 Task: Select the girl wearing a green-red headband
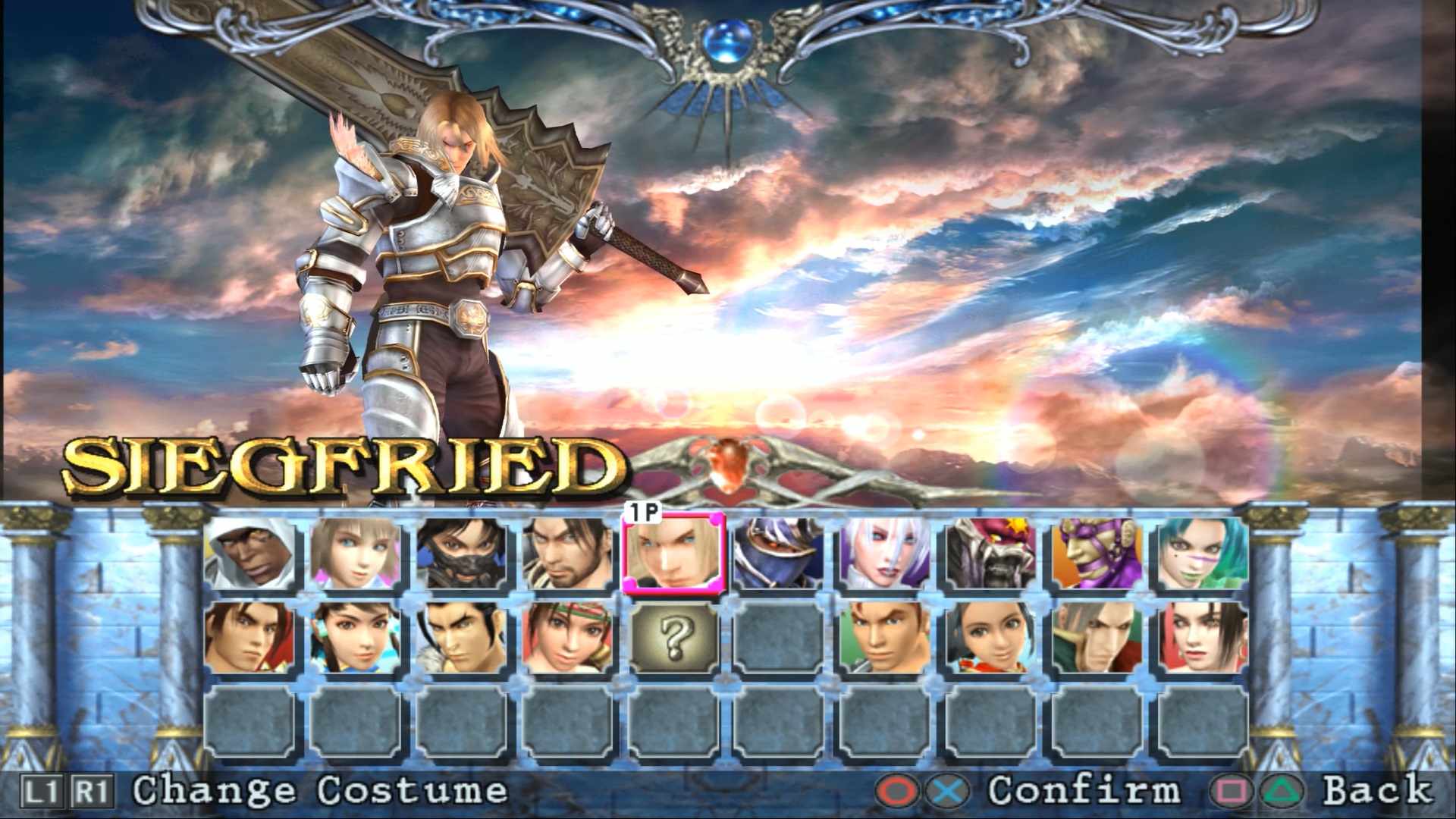tap(567, 638)
